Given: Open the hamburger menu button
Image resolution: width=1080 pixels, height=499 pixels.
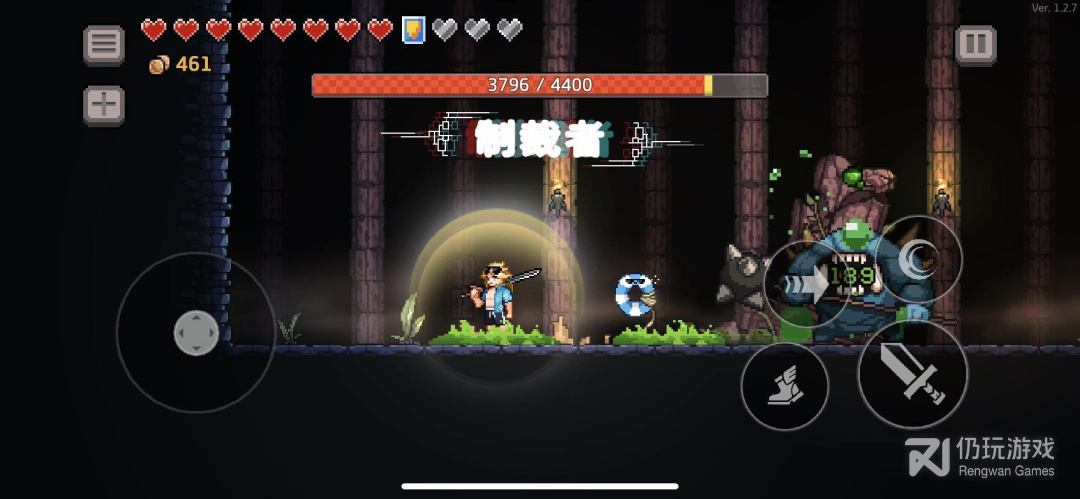Looking at the screenshot, I should pyautogui.click(x=103, y=45).
